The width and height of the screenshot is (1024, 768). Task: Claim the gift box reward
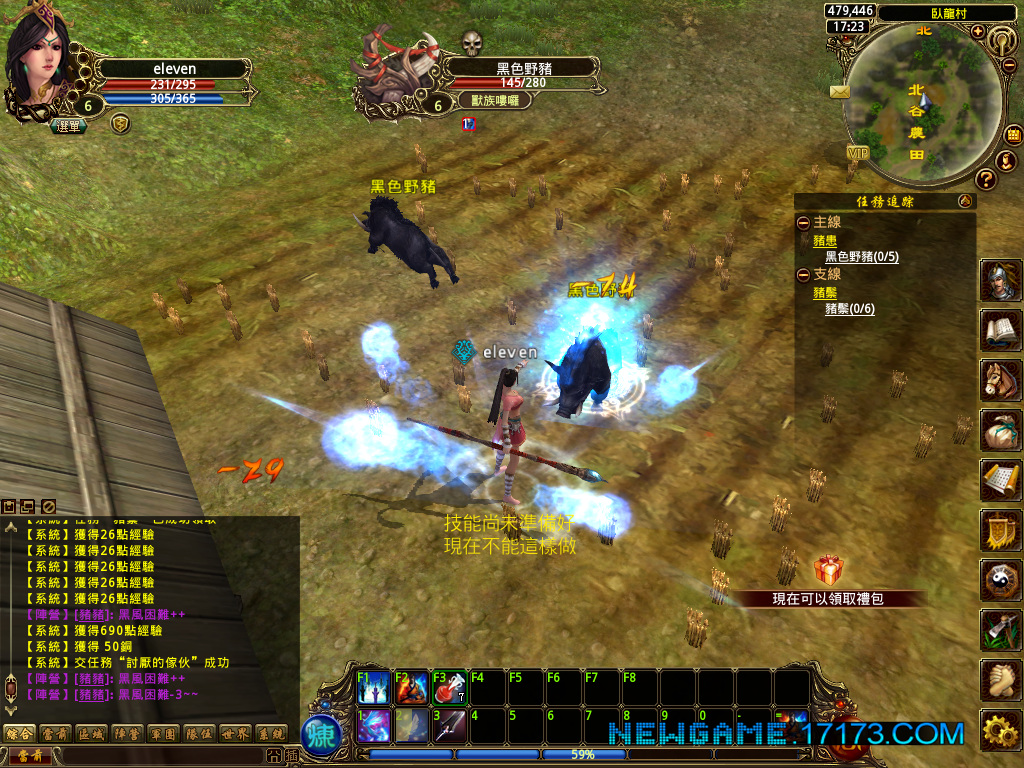[828, 571]
